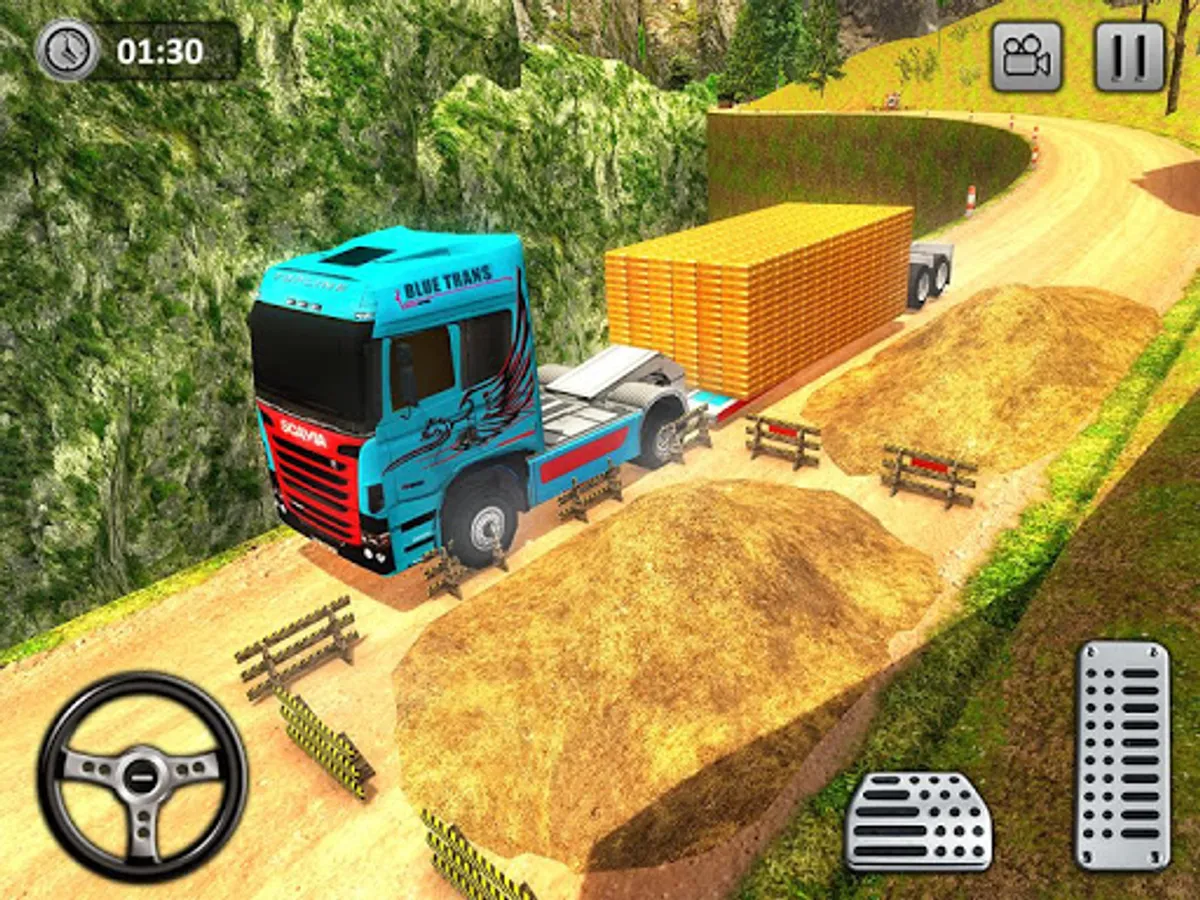Image resolution: width=1200 pixels, height=900 pixels.
Task: Pause the game
Action: (x=1130, y=56)
